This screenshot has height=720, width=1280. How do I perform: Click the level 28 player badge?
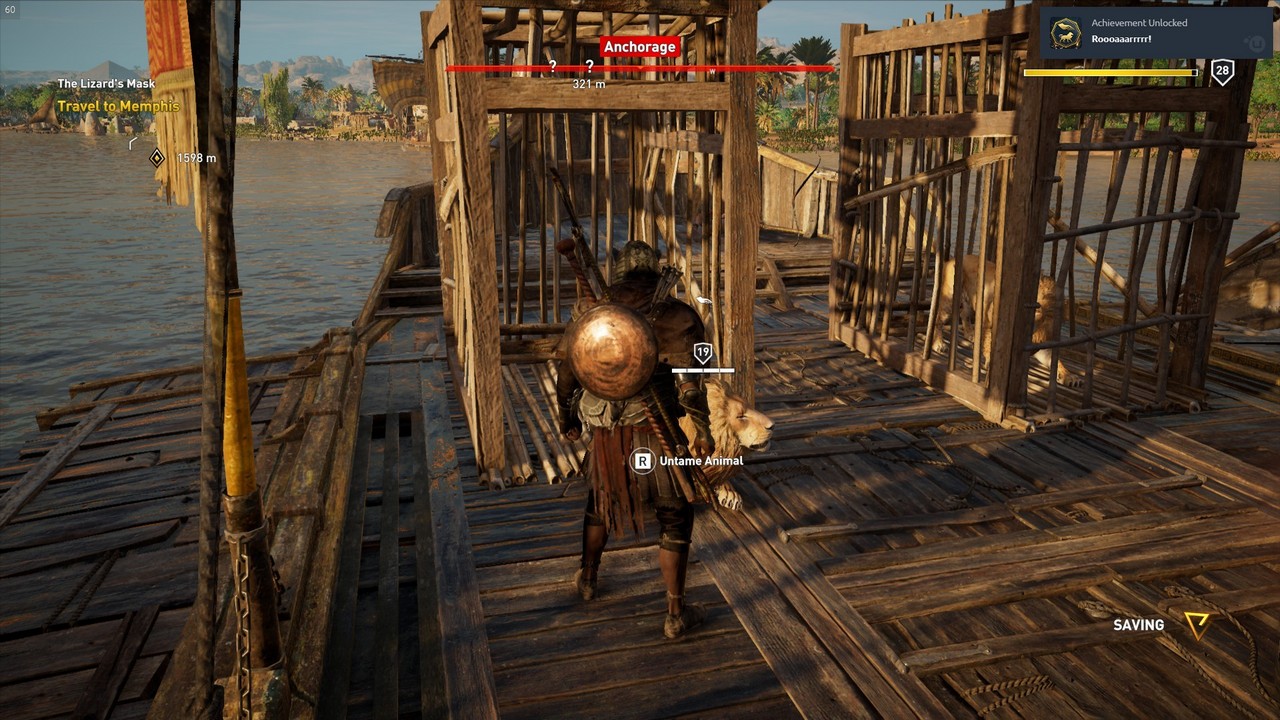[1222, 71]
